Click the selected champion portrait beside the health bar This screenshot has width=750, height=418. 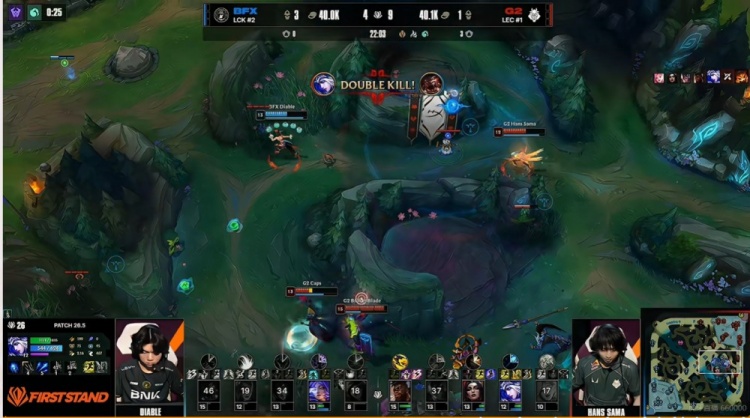point(18,347)
